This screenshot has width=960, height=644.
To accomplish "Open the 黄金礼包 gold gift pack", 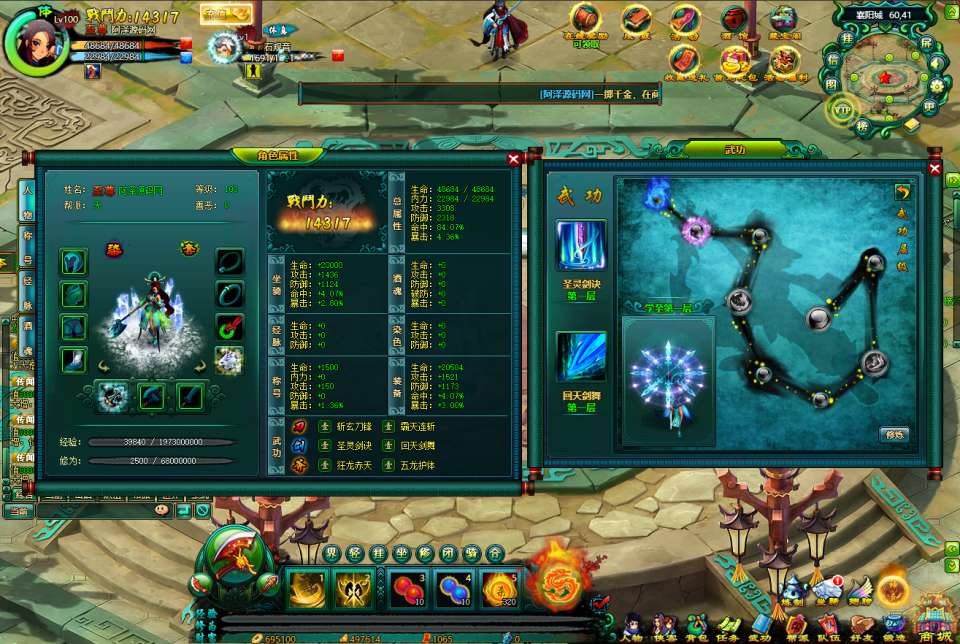I will pos(735,62).
